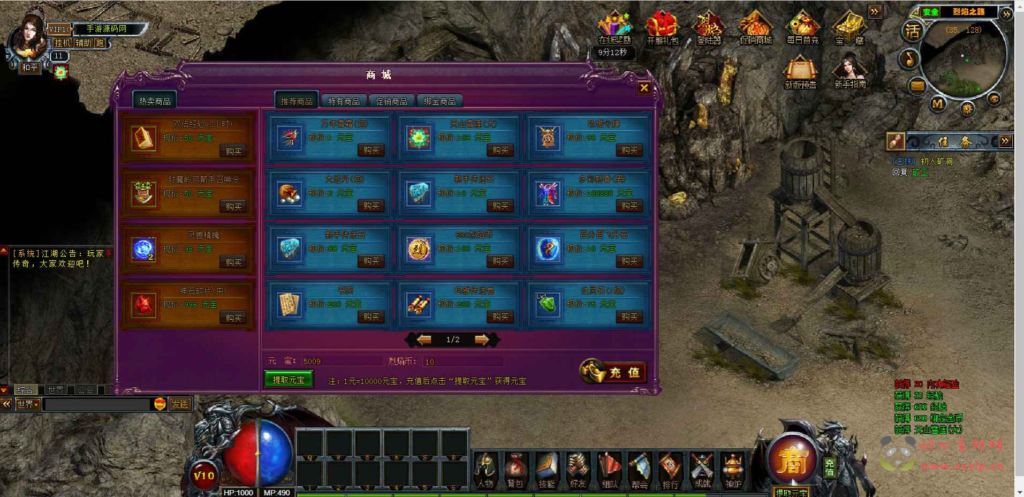The width and height of the screenshot is (1024, 497).
Task: Select the 绑宝商品 tab
Action: pos(438,100)
